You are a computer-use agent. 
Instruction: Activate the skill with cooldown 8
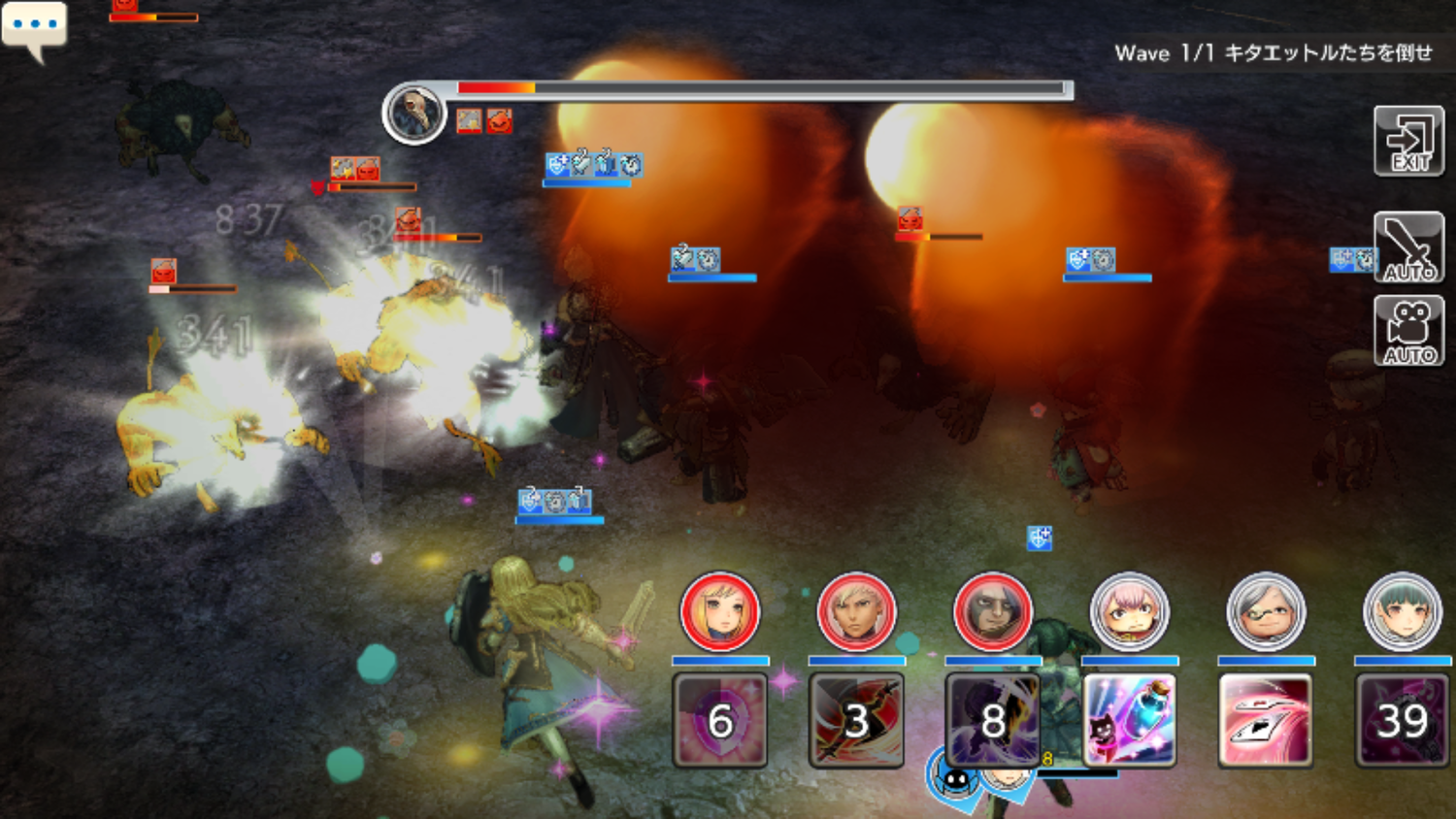click(x=992, y=720)
